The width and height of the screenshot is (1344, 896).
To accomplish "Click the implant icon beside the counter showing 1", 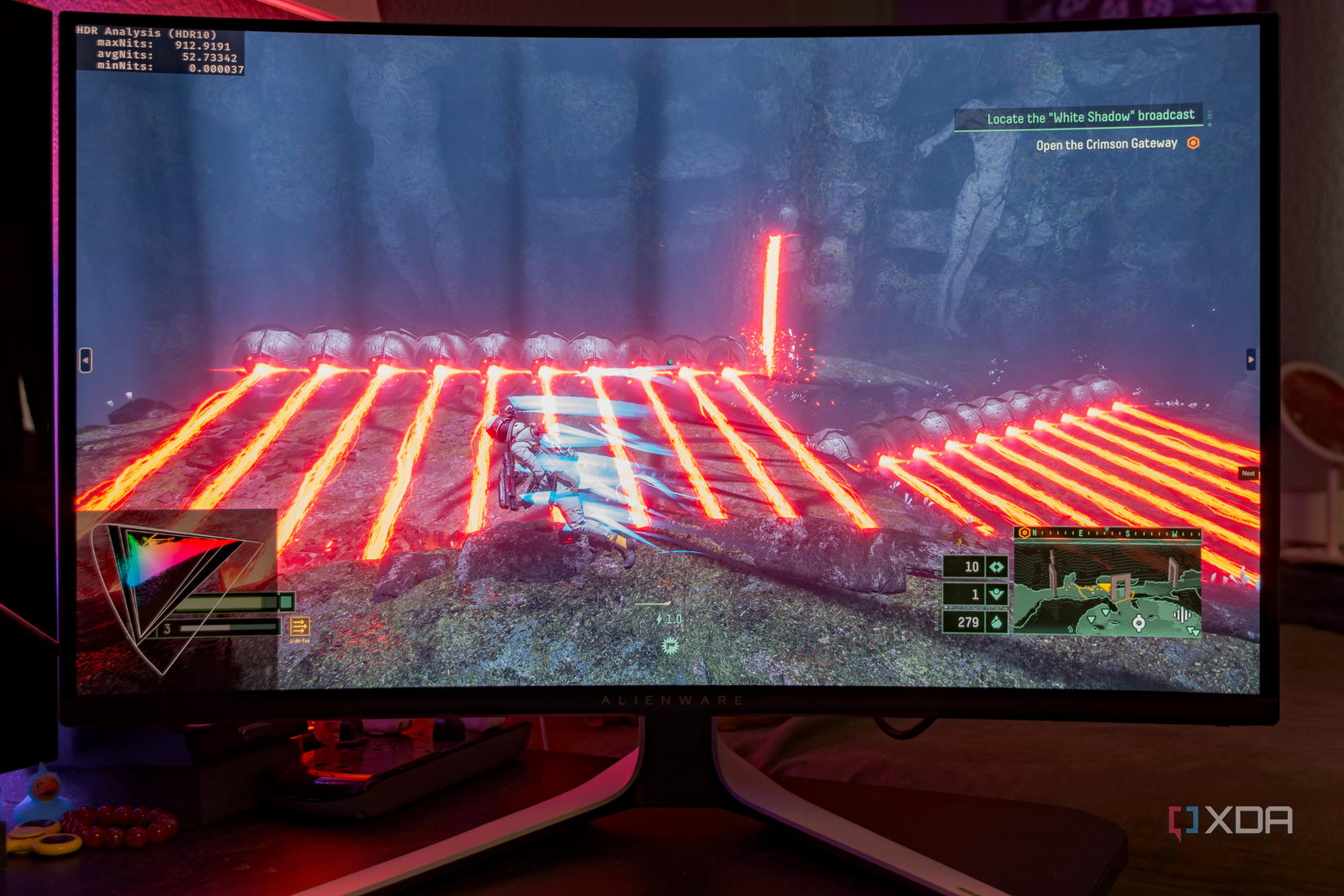I will point(995,595).
